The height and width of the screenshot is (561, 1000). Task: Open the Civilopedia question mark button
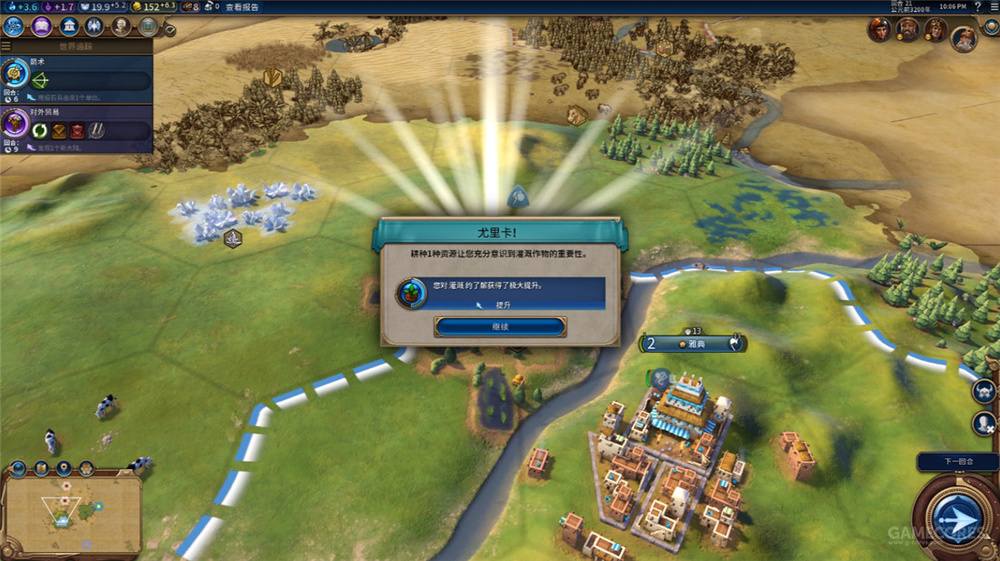tap(976, 7)
